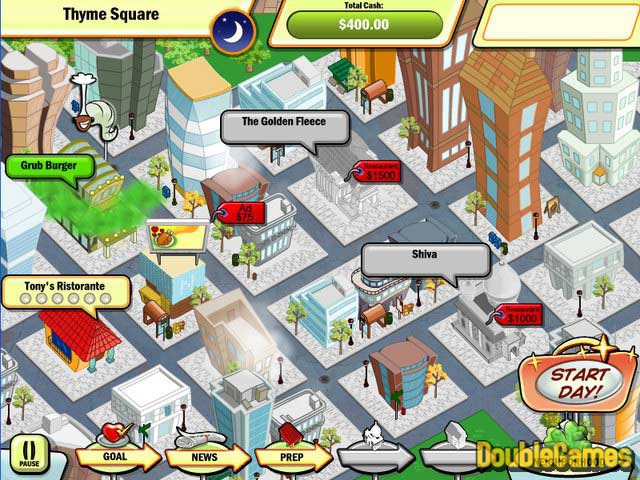Buy the $1500 restaurant price tag
The width and height of the screenshot is (640, 480).
click(377, 172)
